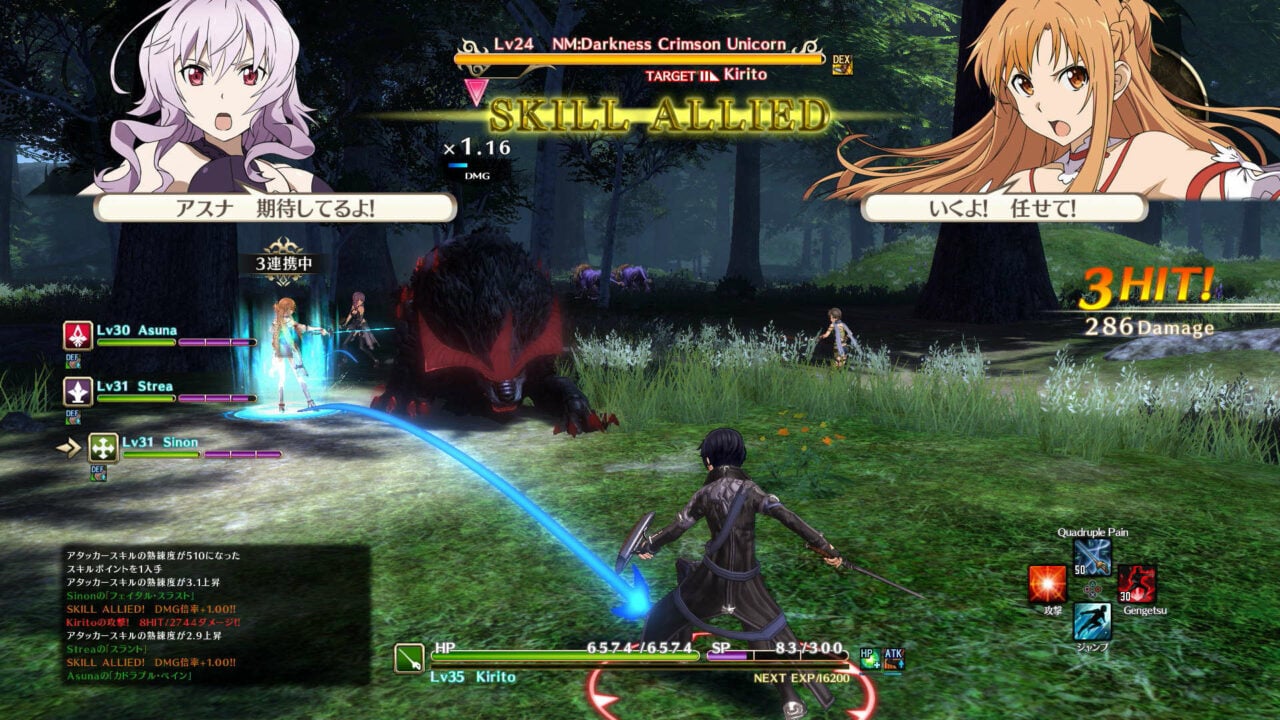
Task: Trigger the ジャンプ jump skill icon
Action: click(1093, 622)
